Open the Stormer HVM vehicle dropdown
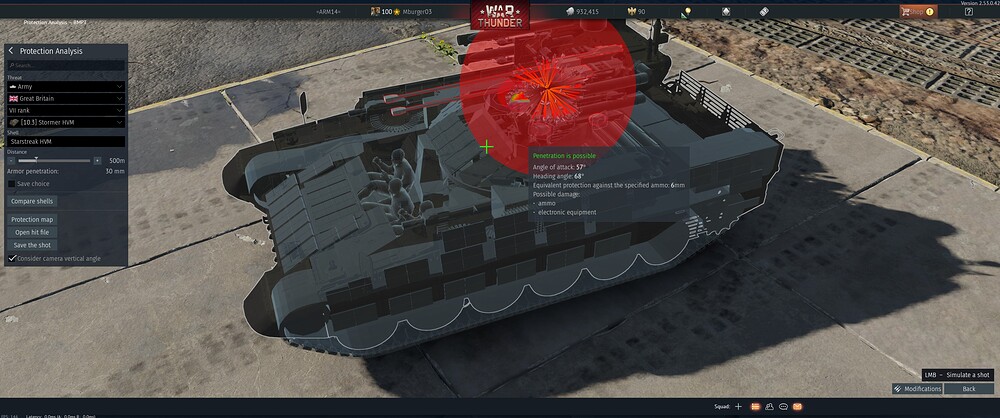The image size is (1000, 418). pyautogui.click(x=66, y=122)
